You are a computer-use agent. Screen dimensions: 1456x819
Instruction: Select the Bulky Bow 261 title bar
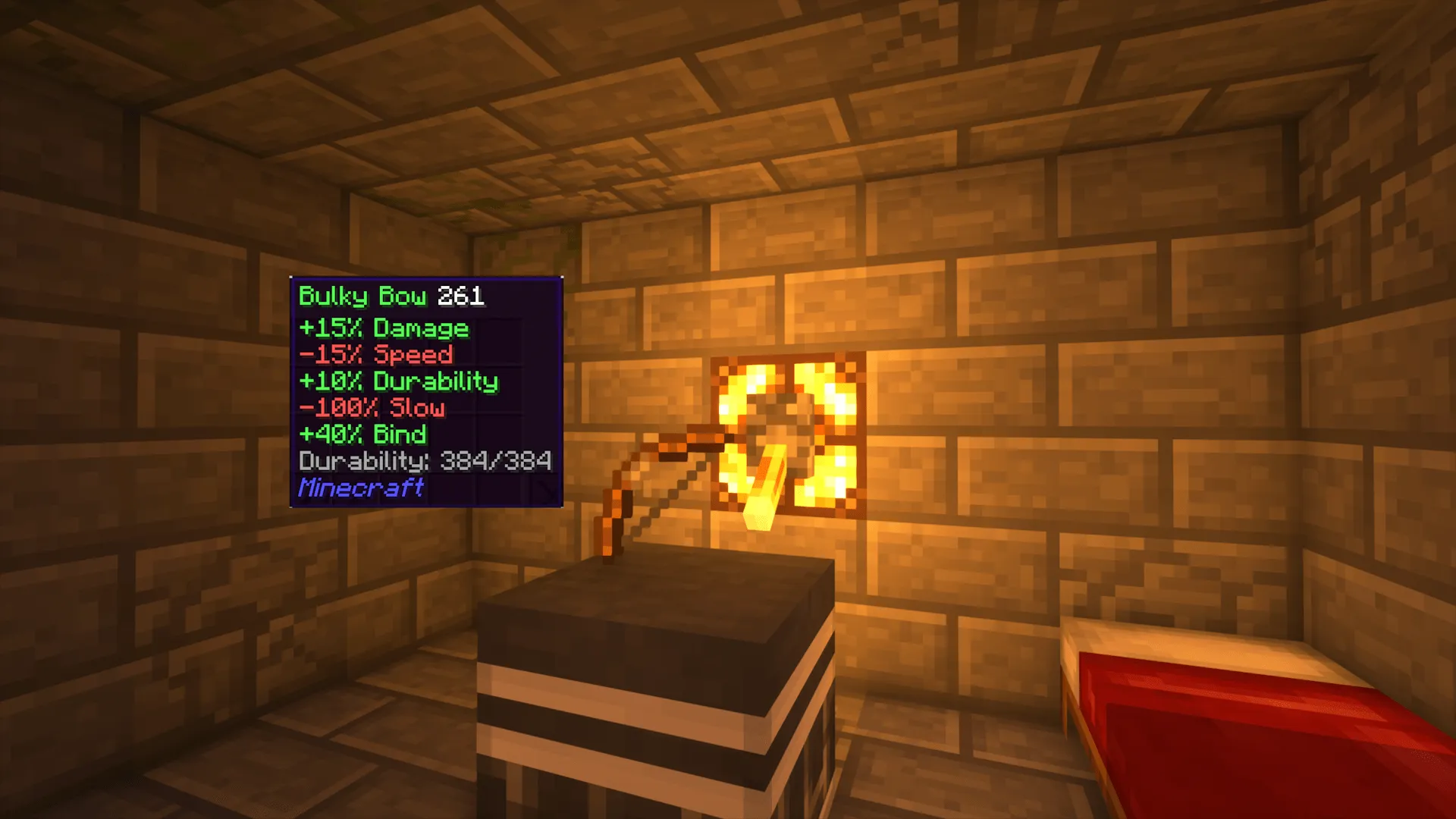coord(391,297)
